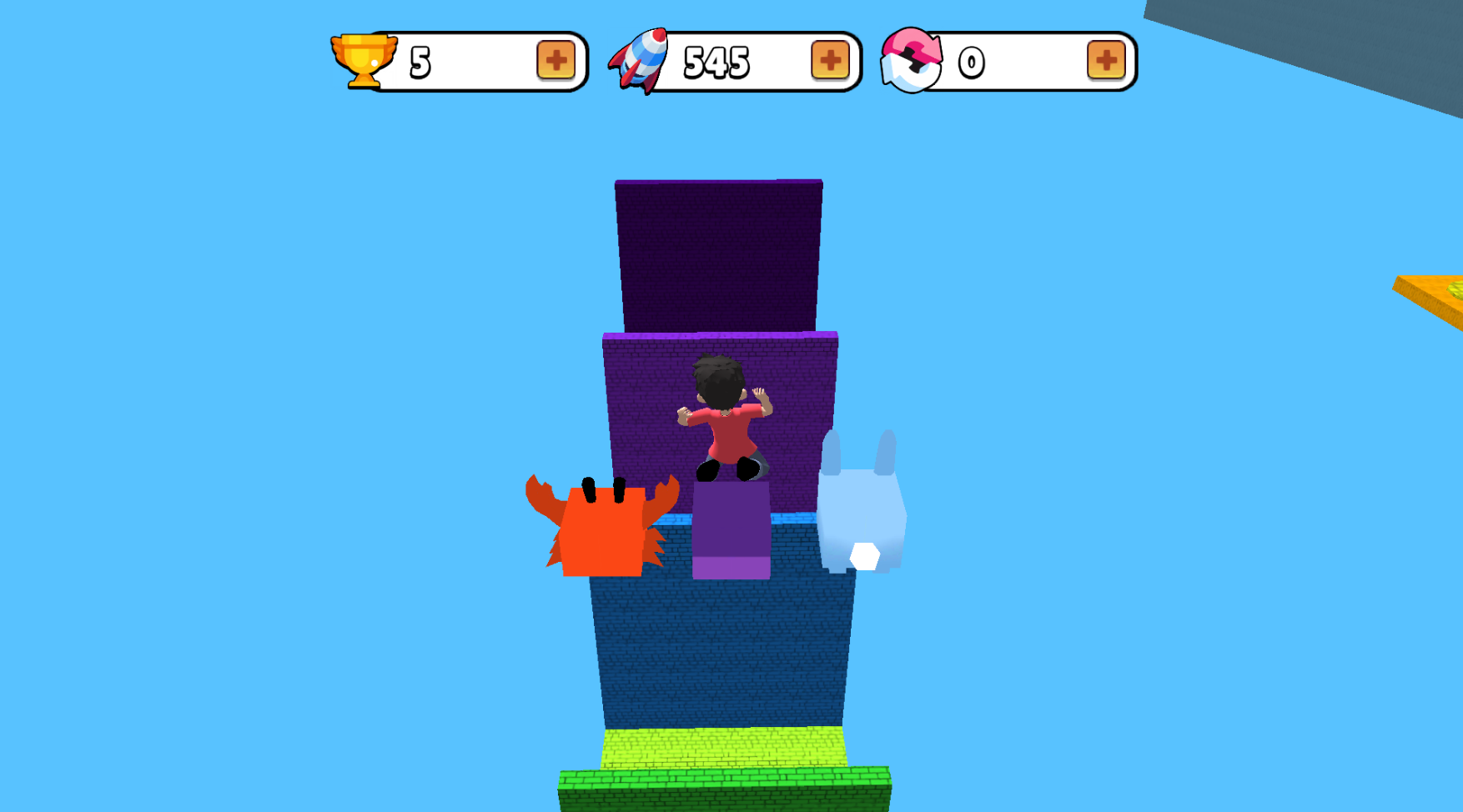
Task: Click the rocket count showing 545
Action: click(717, 60)
